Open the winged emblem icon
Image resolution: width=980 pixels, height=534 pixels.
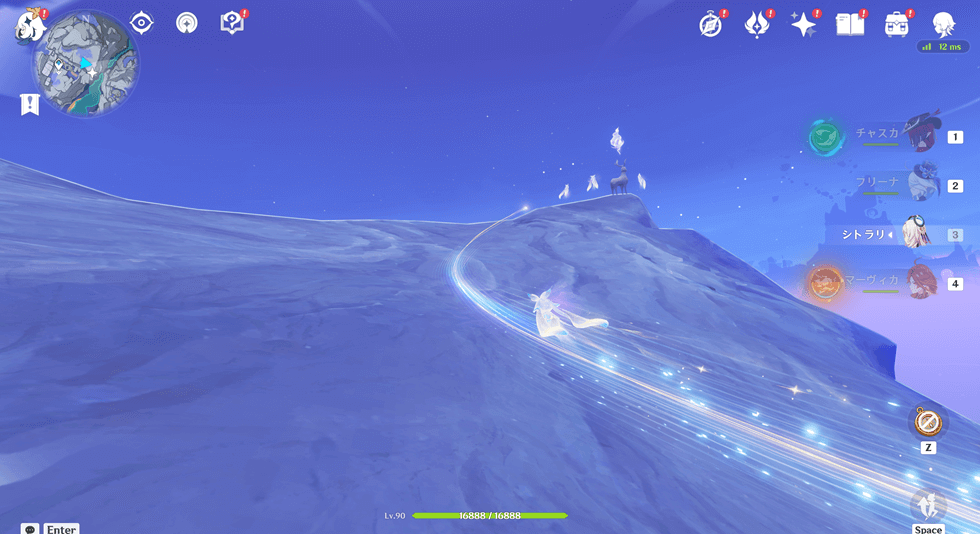(x=757, y=25)
